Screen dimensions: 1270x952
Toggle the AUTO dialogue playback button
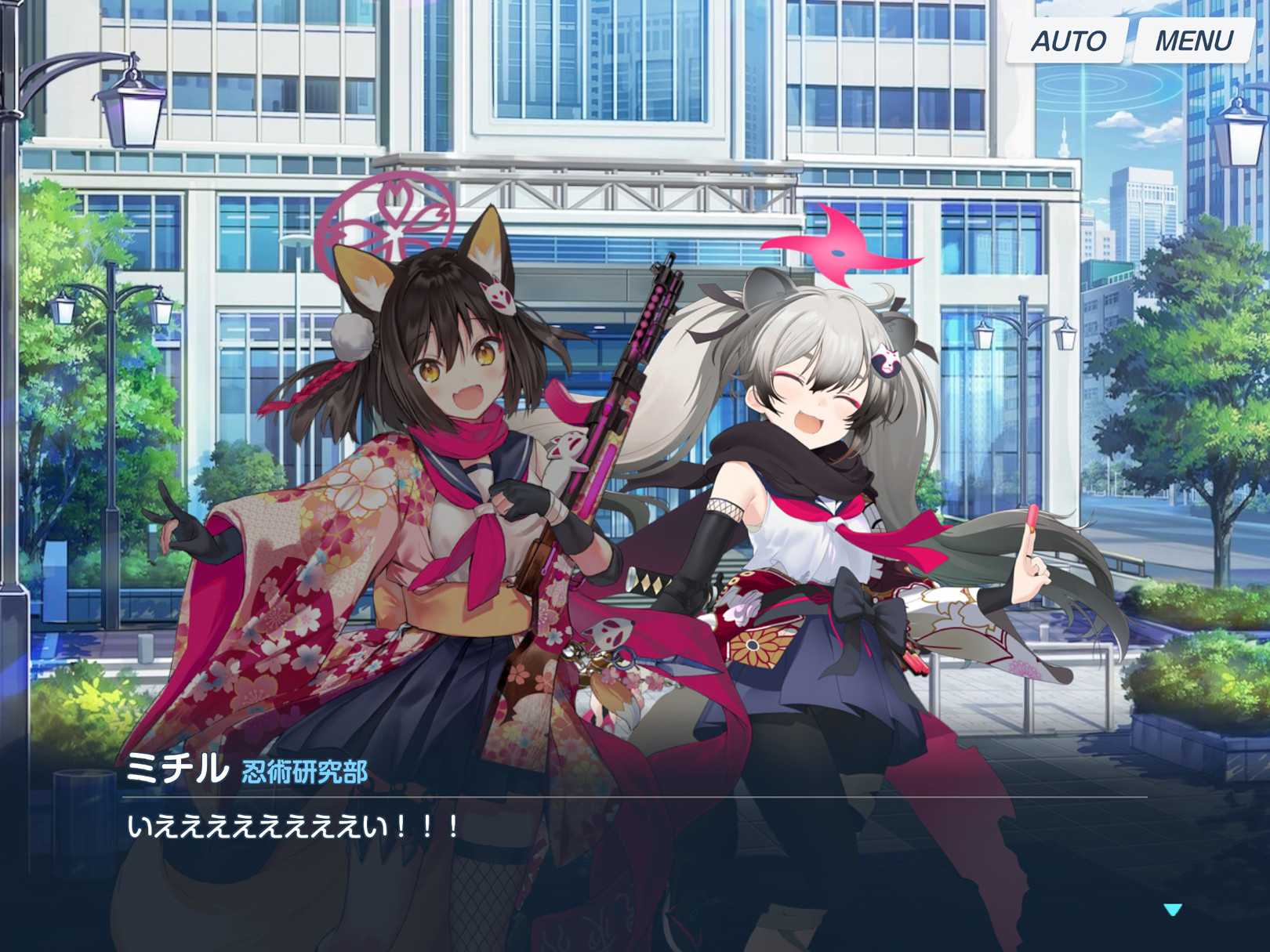(x=1068, y=41)
